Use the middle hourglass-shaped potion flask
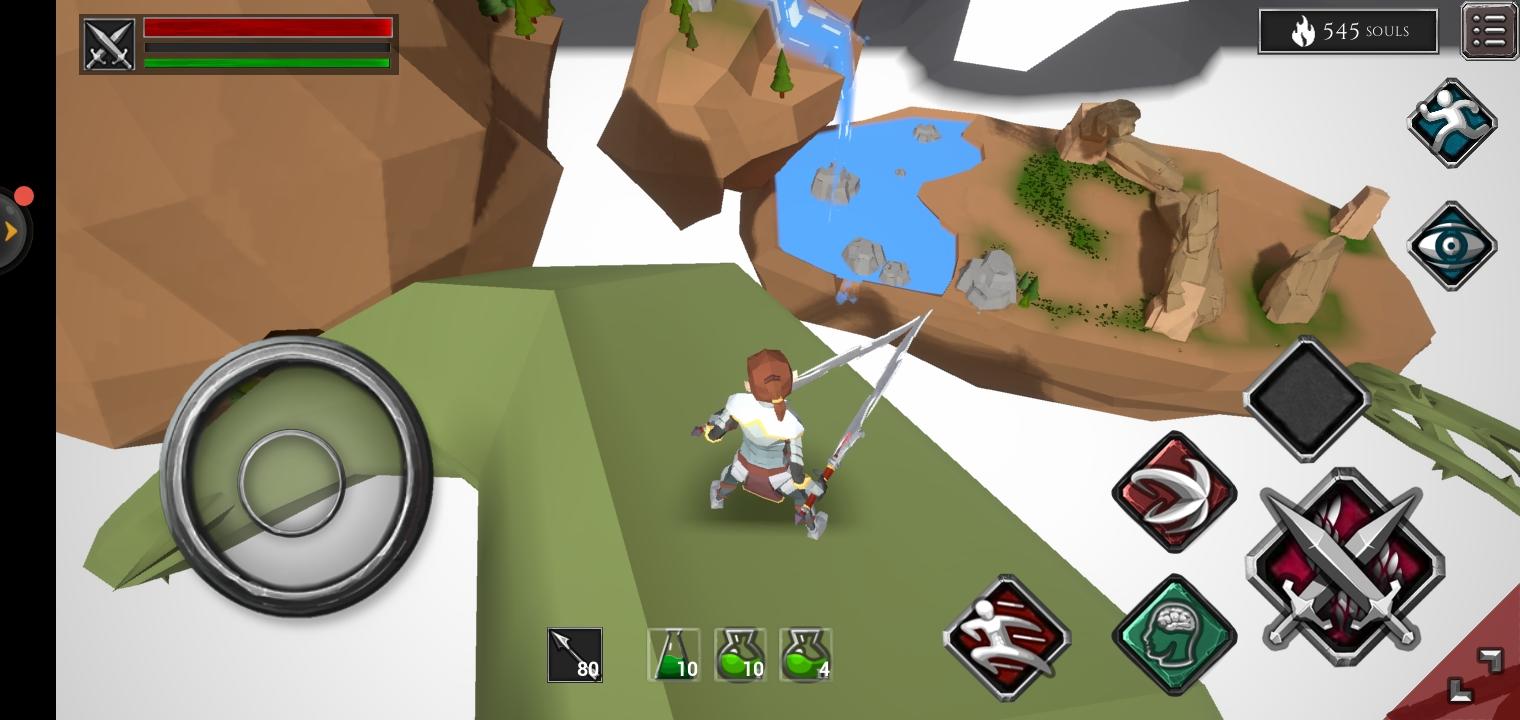Screen dimensions: 1520x720 coord(740,655)
